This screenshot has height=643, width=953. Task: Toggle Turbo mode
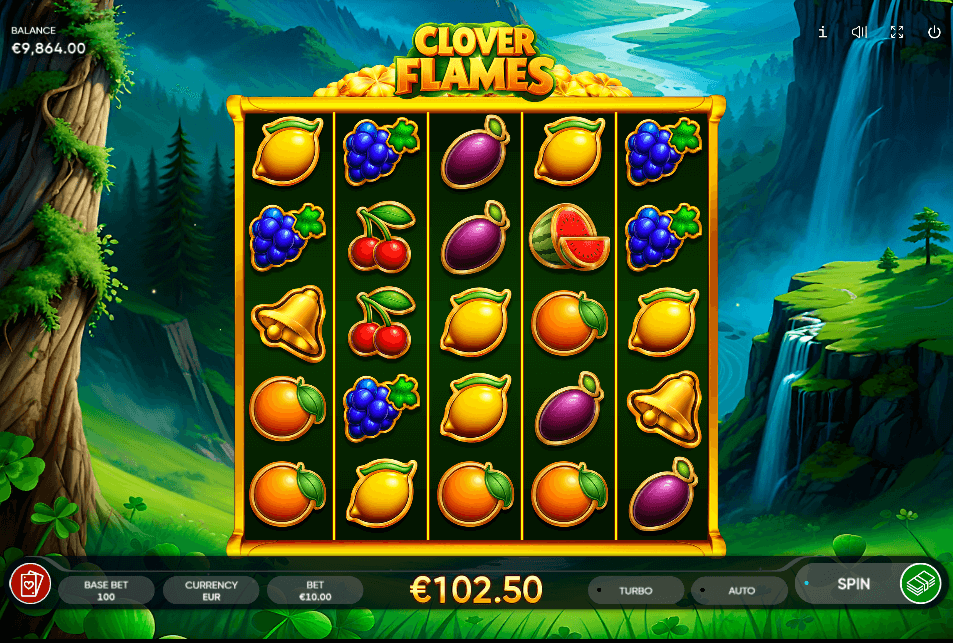coord(635,590)
